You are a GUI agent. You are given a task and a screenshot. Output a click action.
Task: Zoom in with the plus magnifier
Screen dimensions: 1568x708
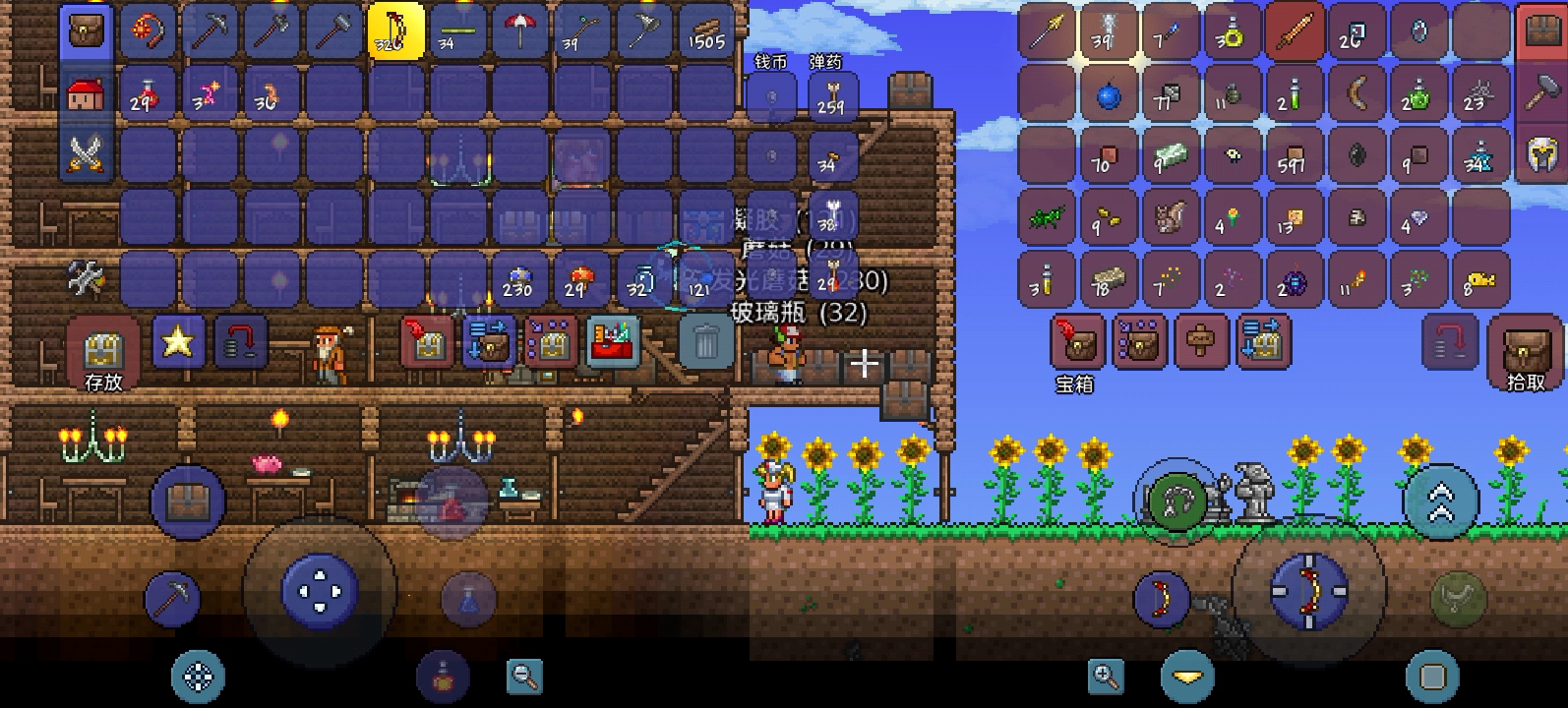[x=1107, y=676]
